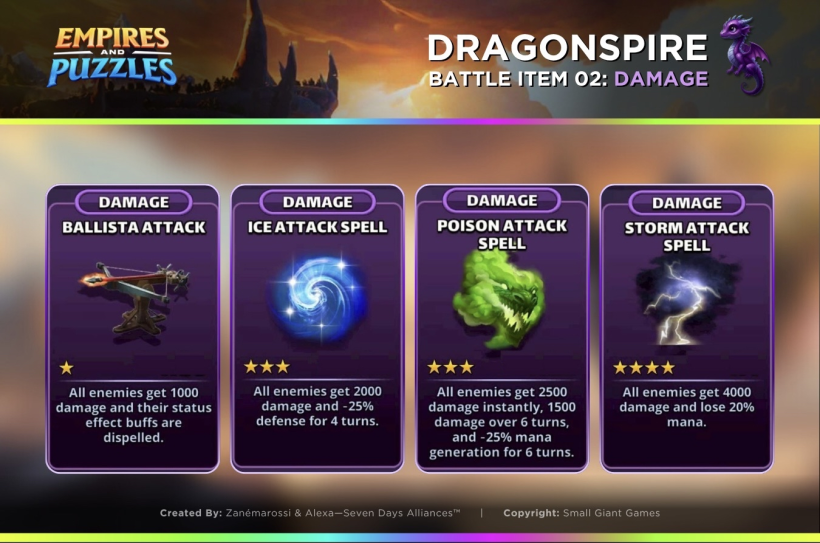Pick the Storm Attack Spell card

point(686,328)
